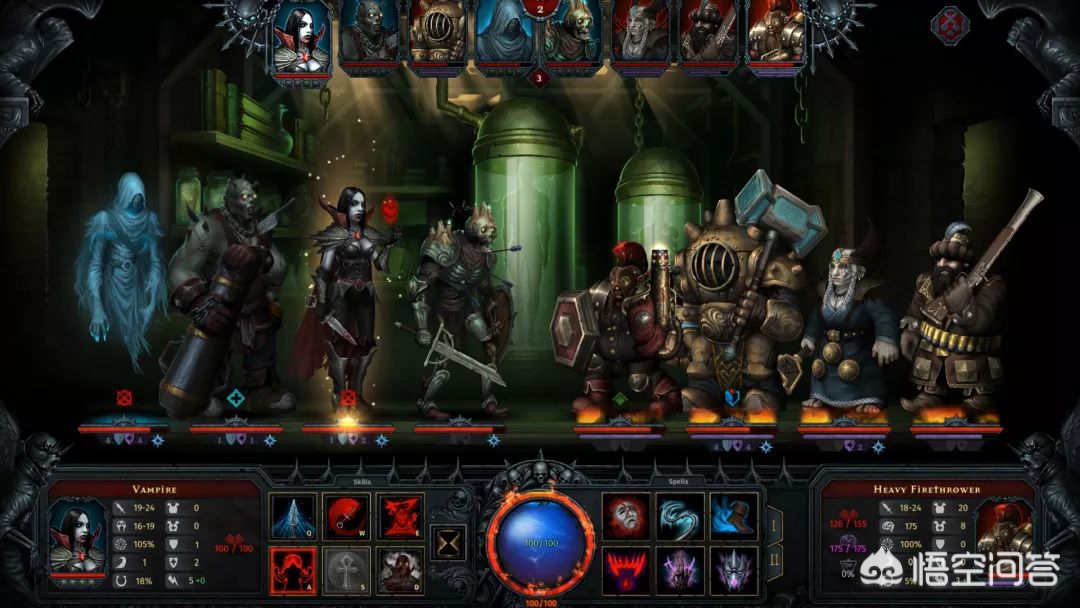Click the red crossed-swords button at top right

click(x=948, y=24)
